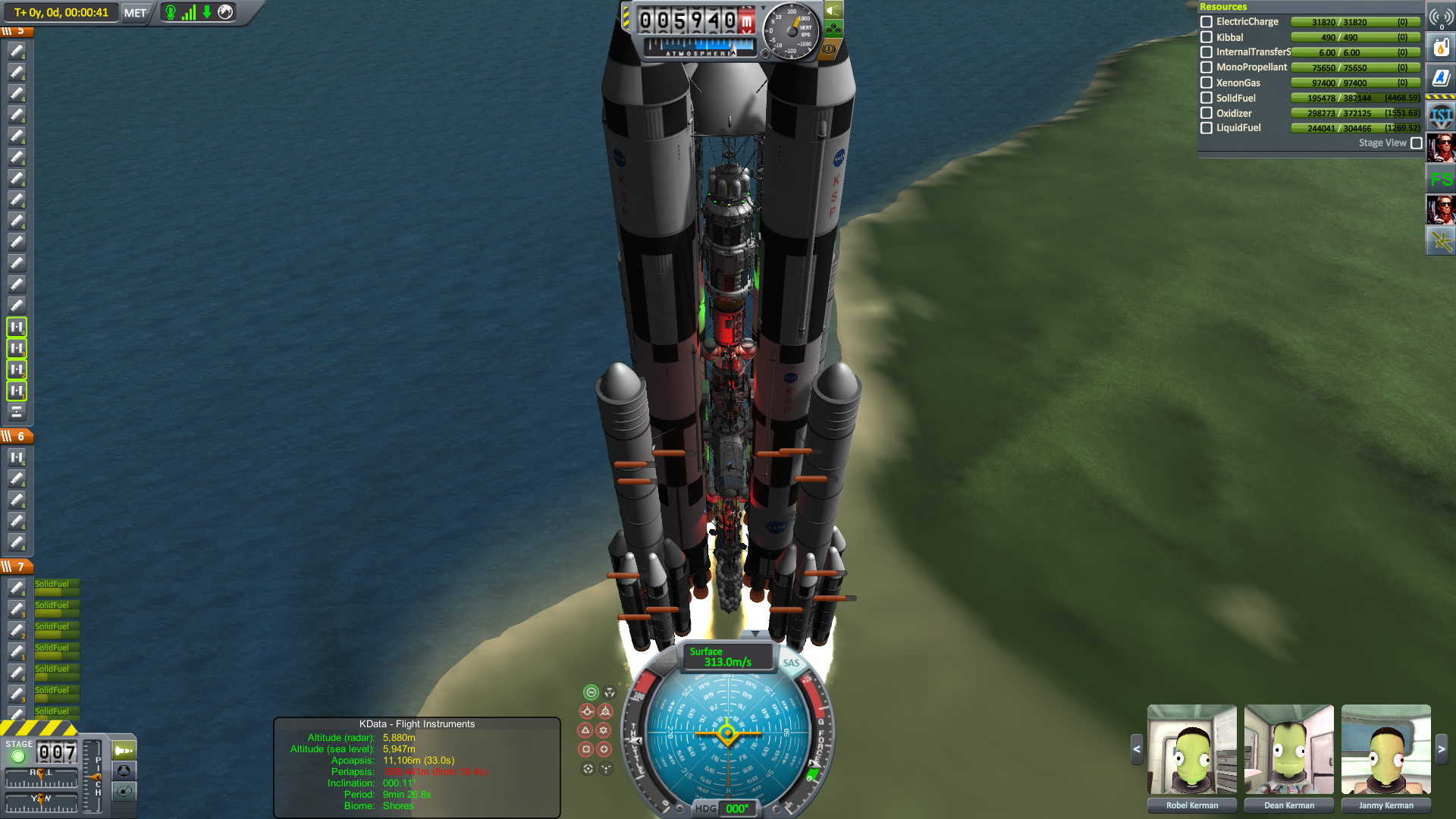The height and width of the screenshot is (819, 1456).
Task: Show next crew with the right arrow
Action: point(1442,749)
